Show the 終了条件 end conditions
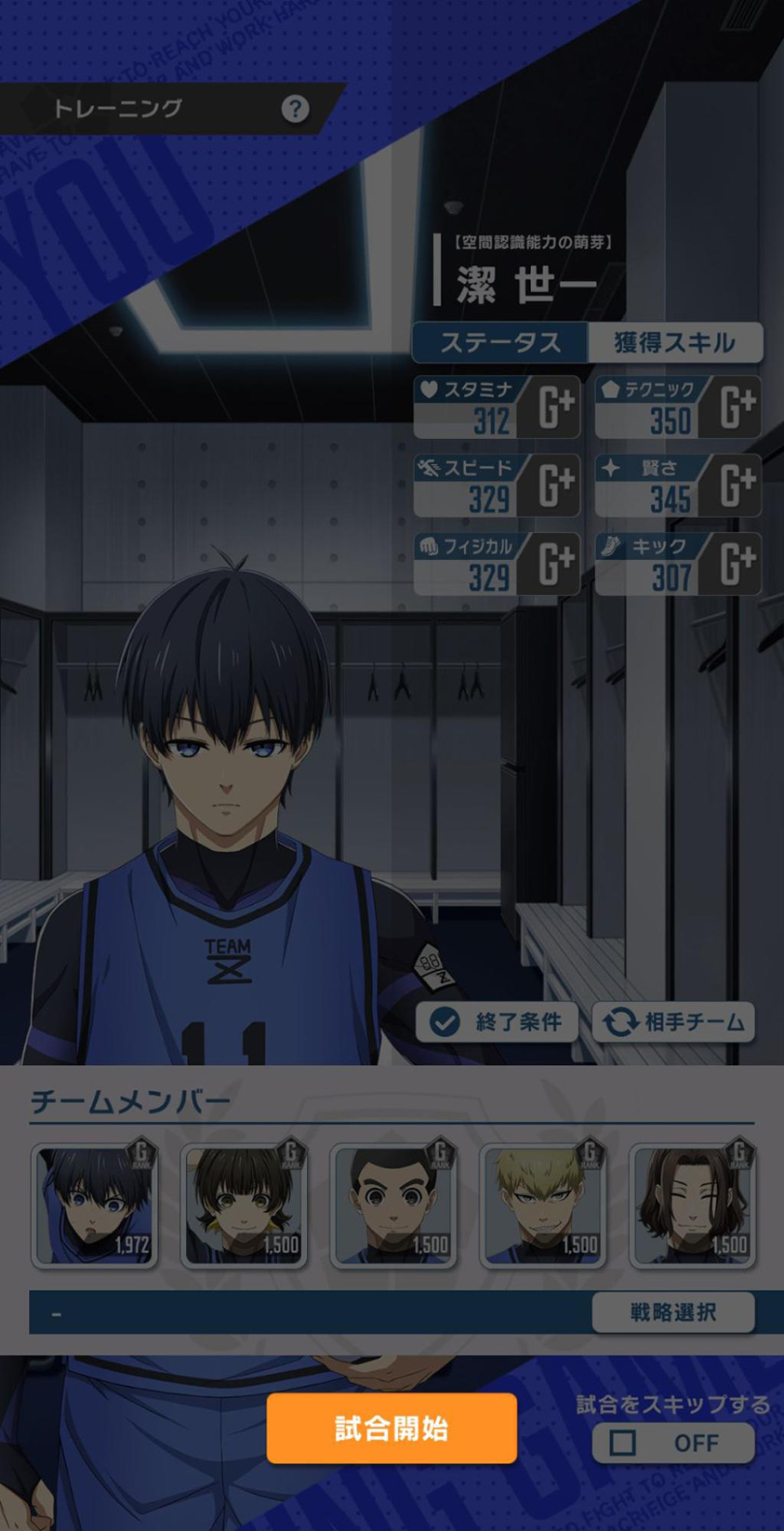The width and height of the screenshot is (784, 1531). (x=497, y=1022)
